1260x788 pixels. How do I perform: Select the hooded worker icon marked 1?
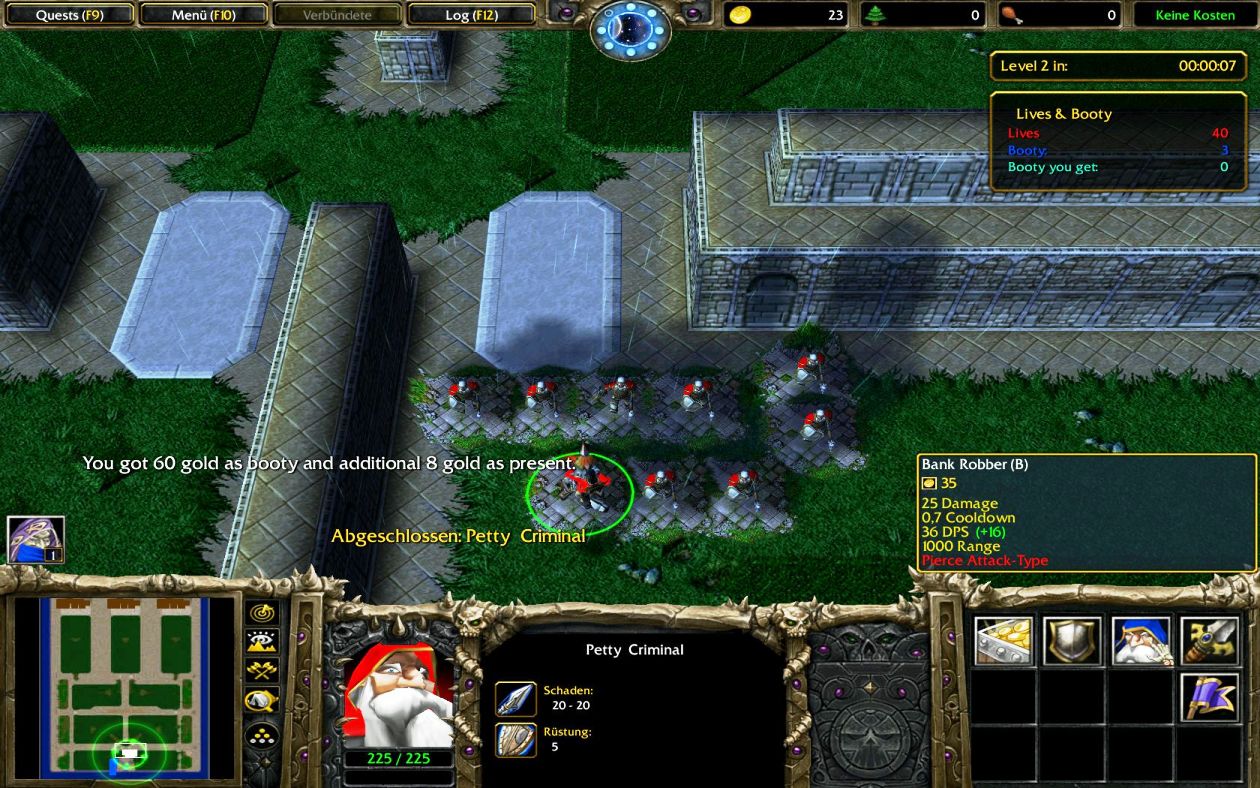pyautogui.click(x=36, y=540)
